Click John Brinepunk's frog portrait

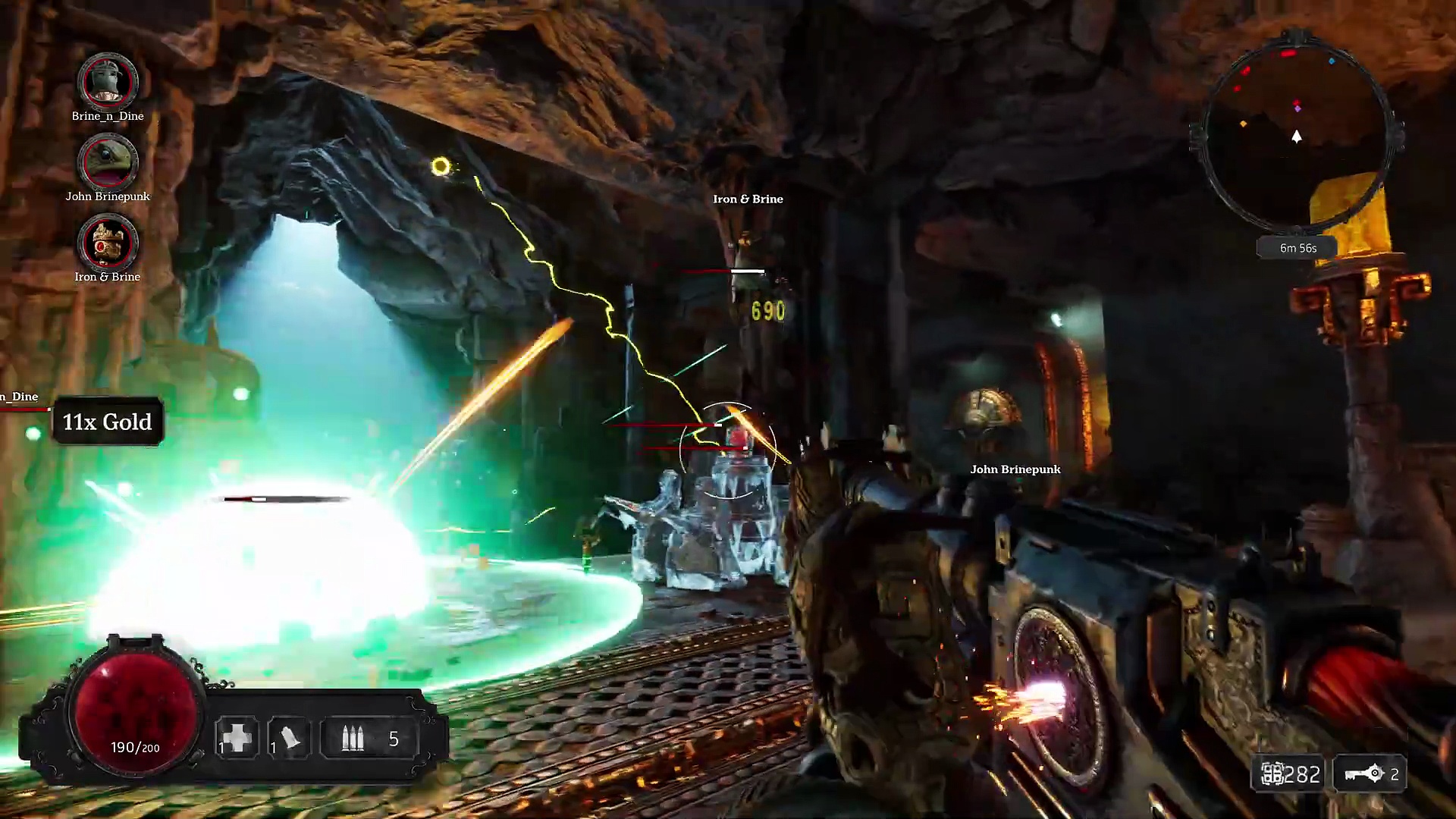(108, 162)
